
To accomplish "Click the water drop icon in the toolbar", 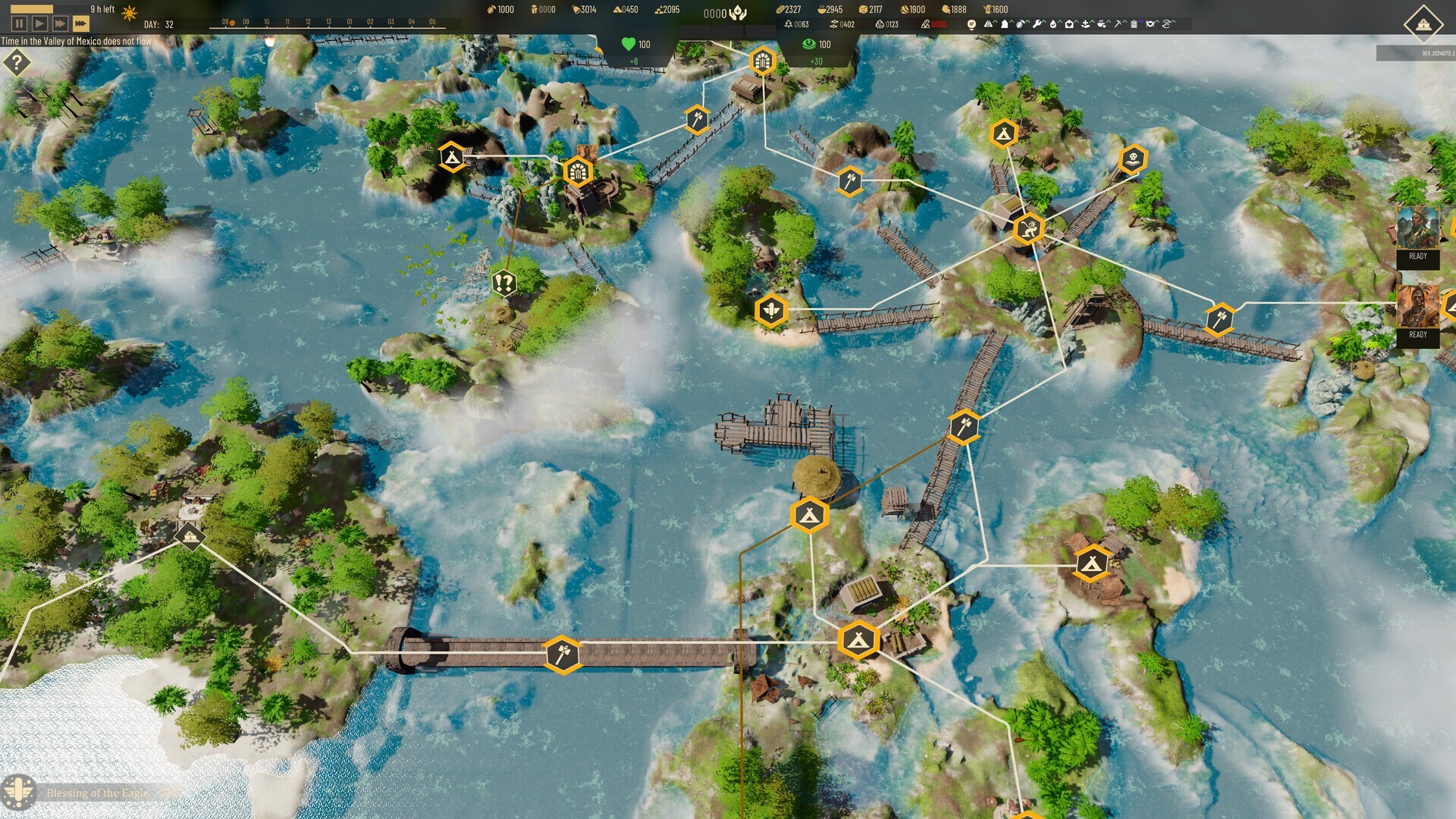I will (1053, 24).
